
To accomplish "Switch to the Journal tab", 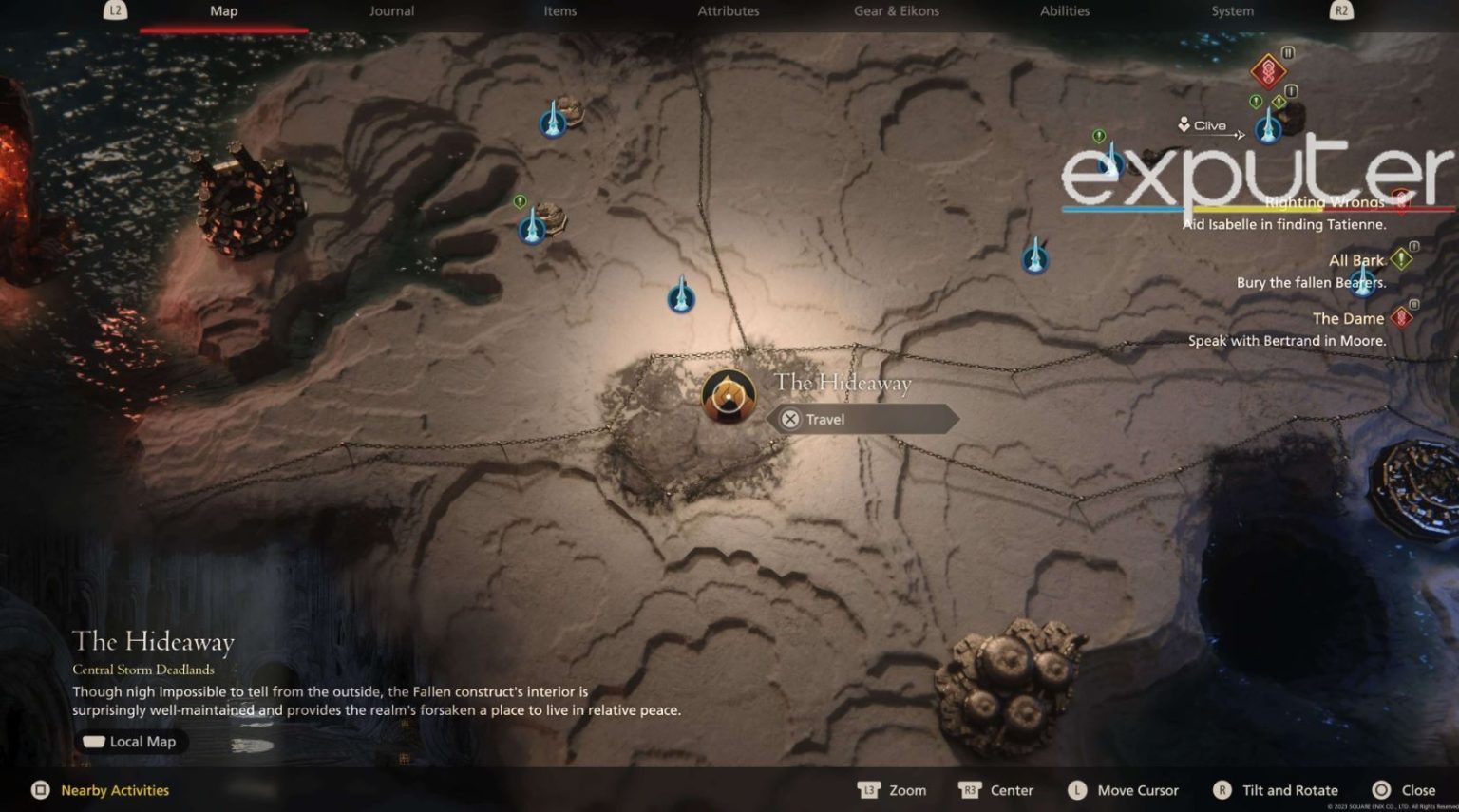I will [391, 11].
